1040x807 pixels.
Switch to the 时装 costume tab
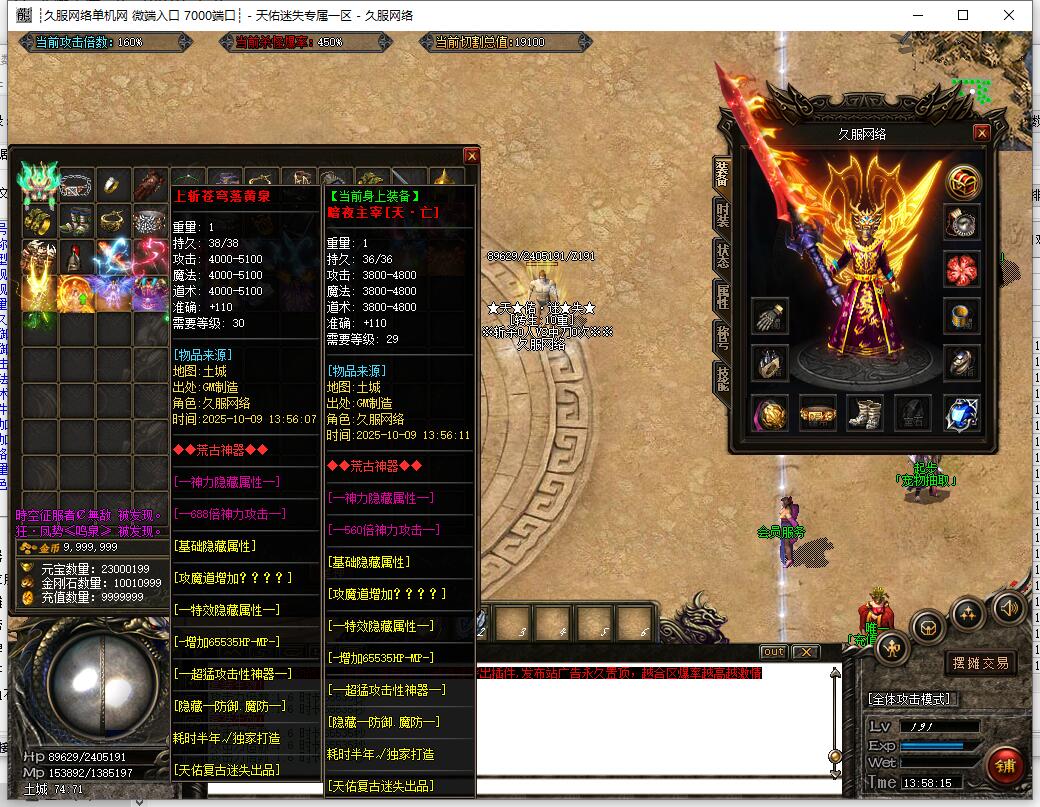click(x=721, y=215)
